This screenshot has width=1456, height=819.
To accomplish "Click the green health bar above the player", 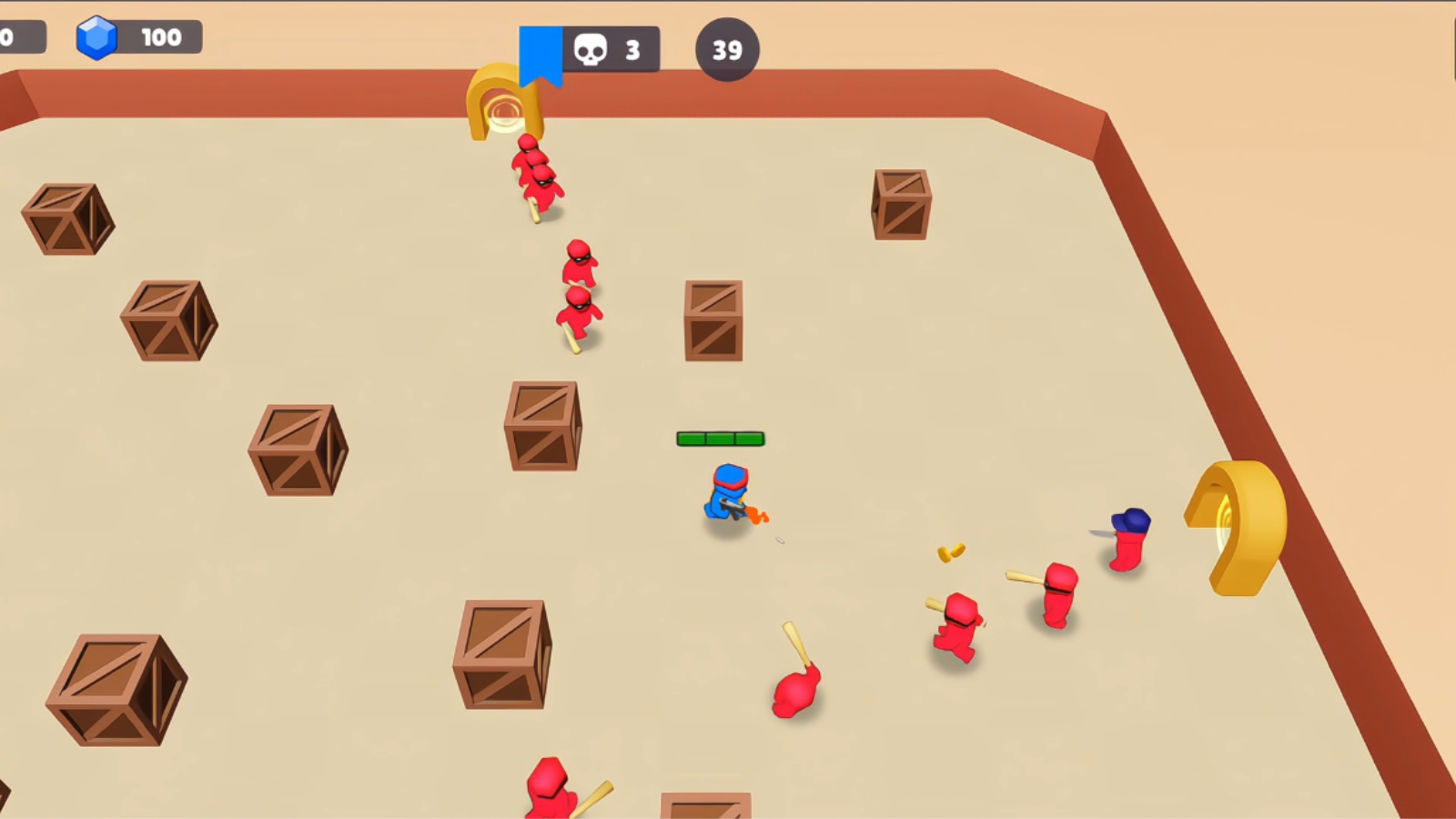I will click(720, 438).
